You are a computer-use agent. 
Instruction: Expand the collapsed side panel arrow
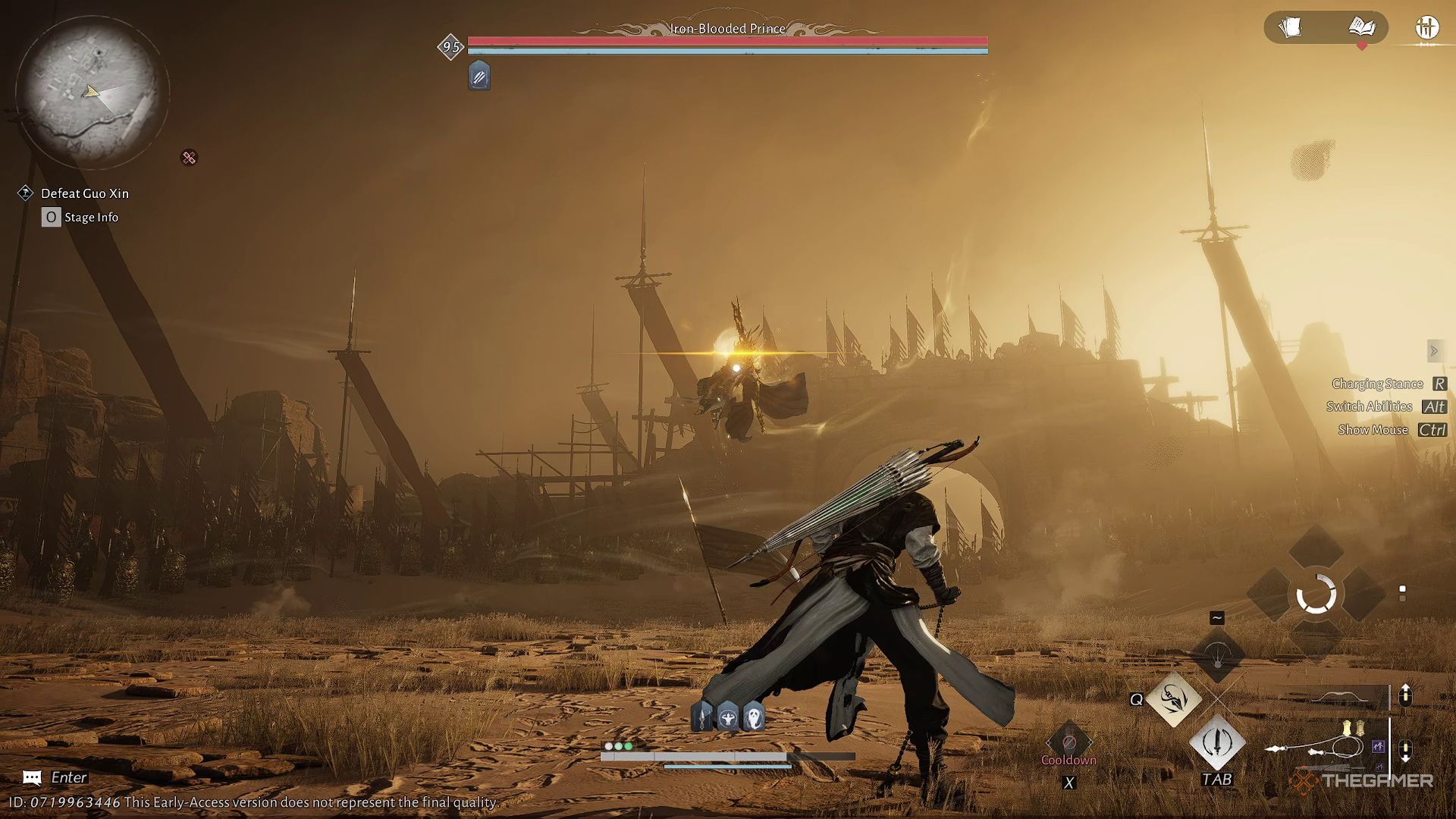(1433, 351)
